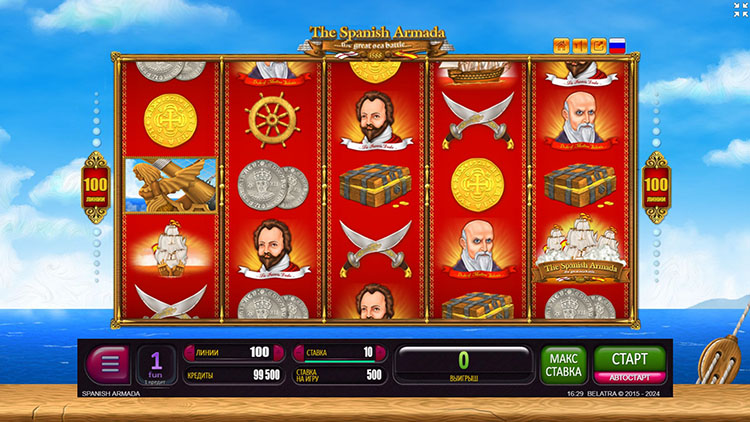Toggle the sound speaker icon
The image size is (750, 422).
click(x=580, y=45)
